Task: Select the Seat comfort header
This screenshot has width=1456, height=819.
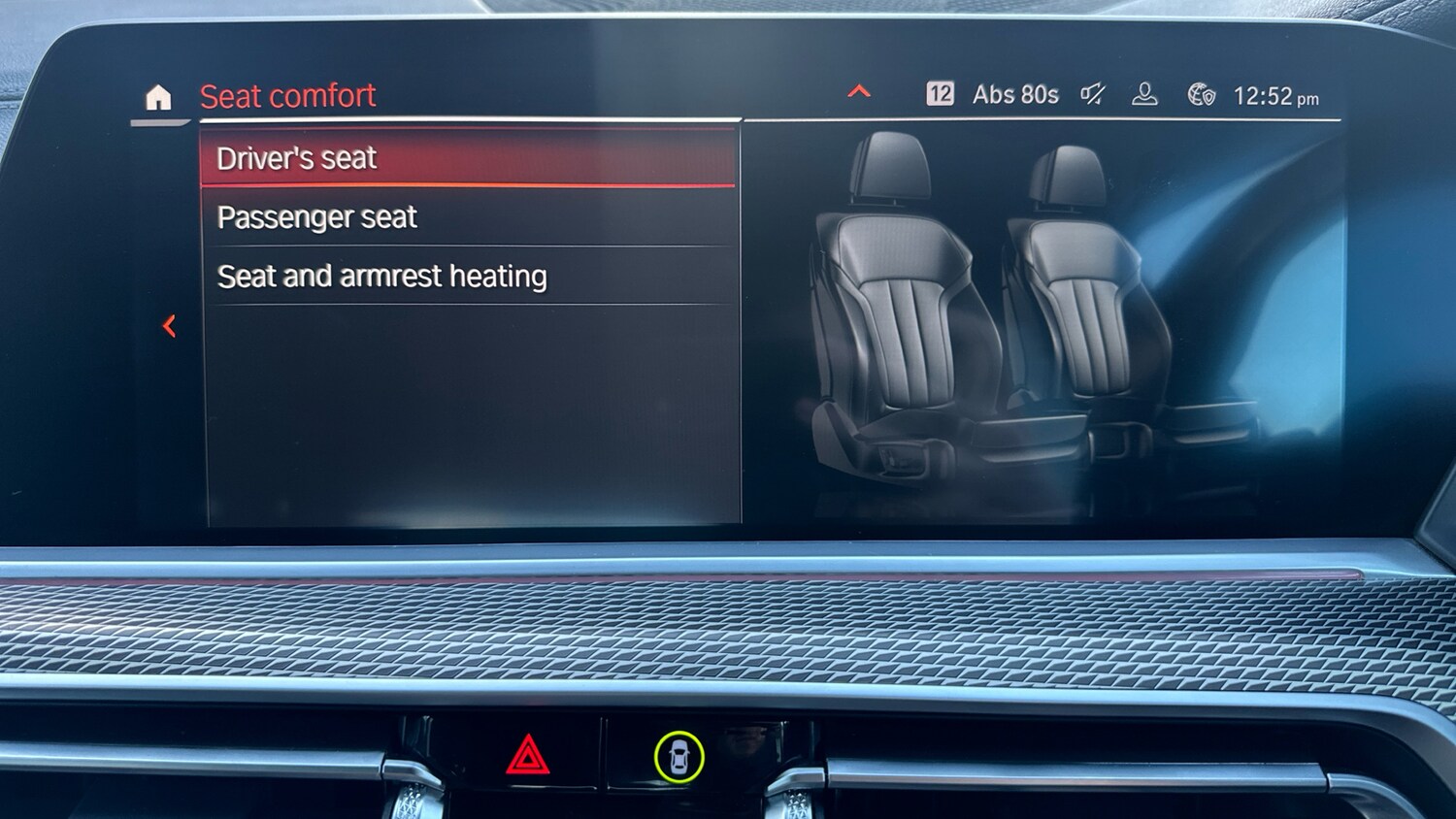Action: click(287, 95)
